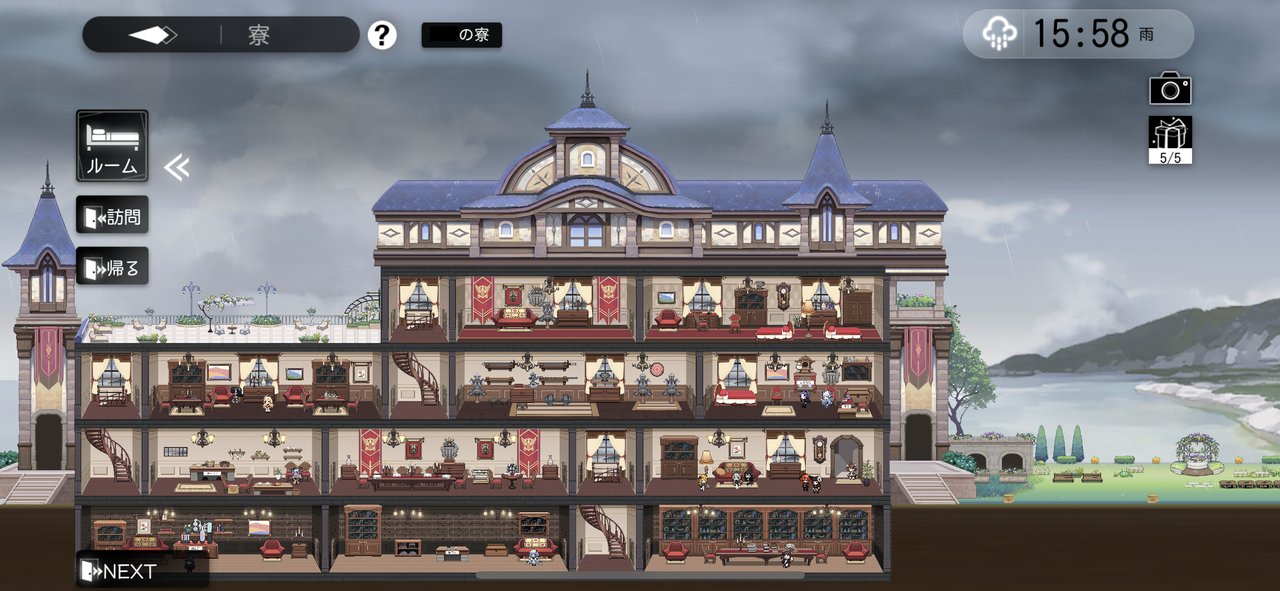Click the back arrow in the top bar
This screenshot has width=1280, height=591.
[x=152, y=35]
